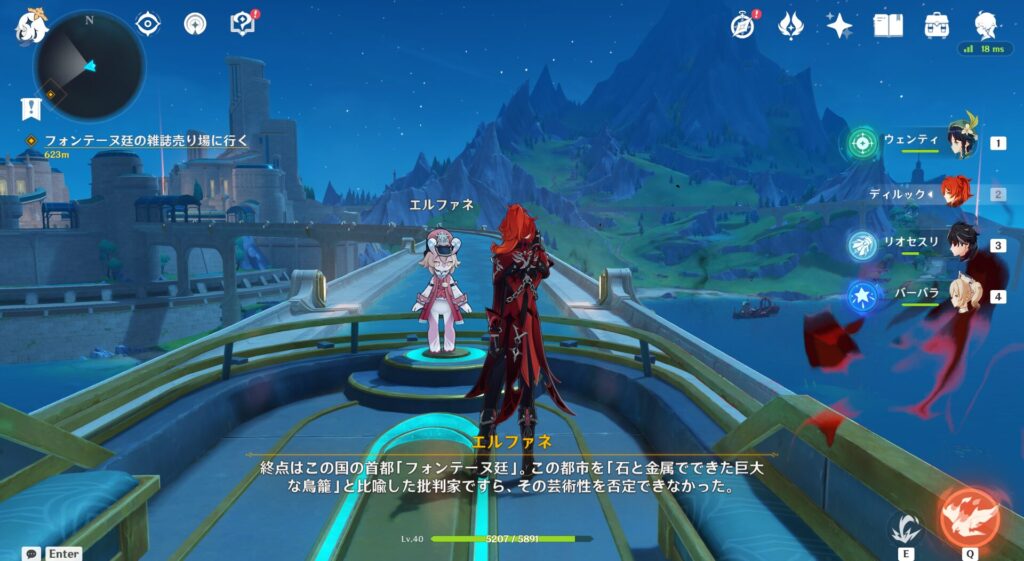The height and width of the screenshot is (561, 1024).
Task: Switch to party member リオセスリ
Action: (958, 245)
